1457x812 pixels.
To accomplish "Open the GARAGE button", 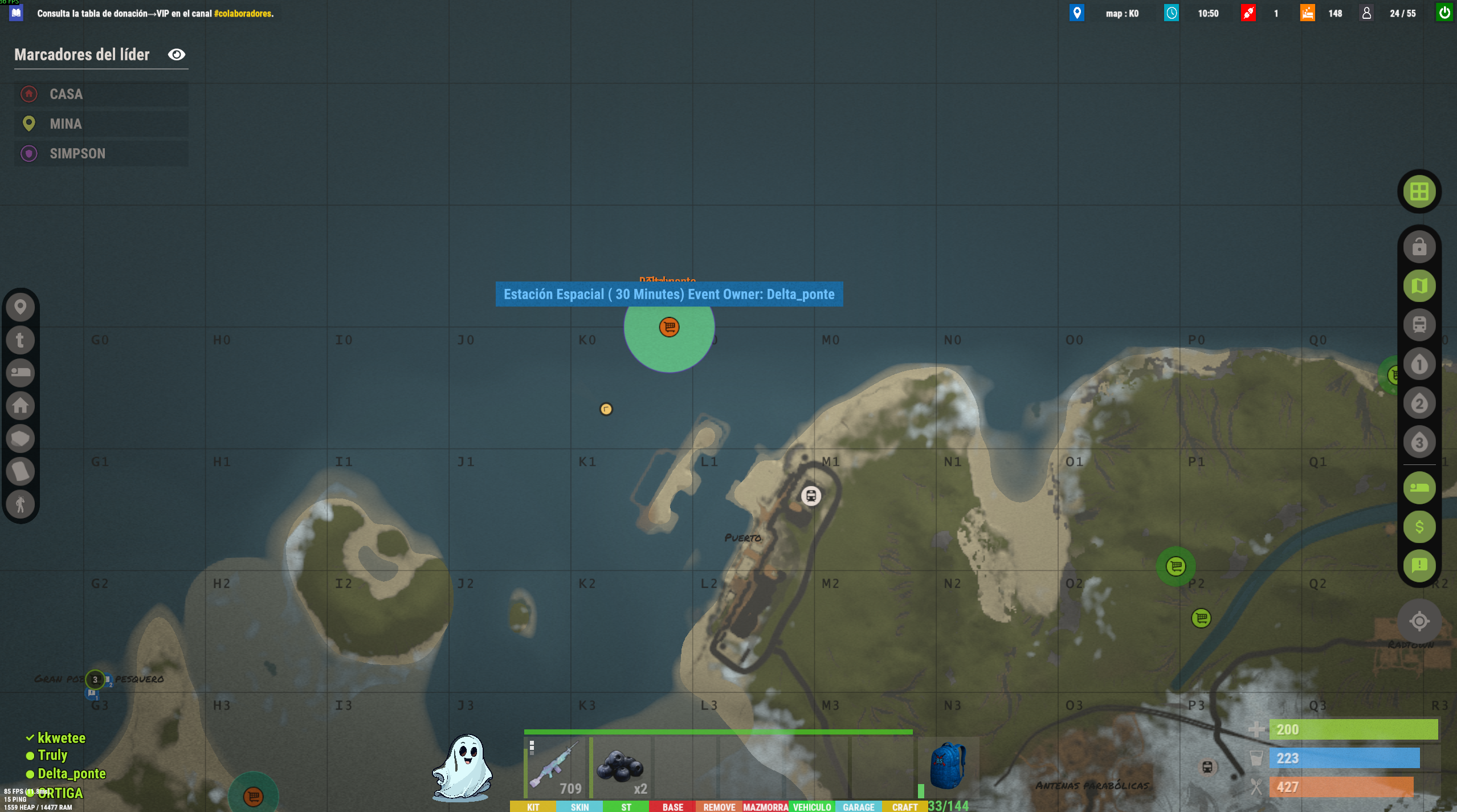I will click(x=858, y=806).
